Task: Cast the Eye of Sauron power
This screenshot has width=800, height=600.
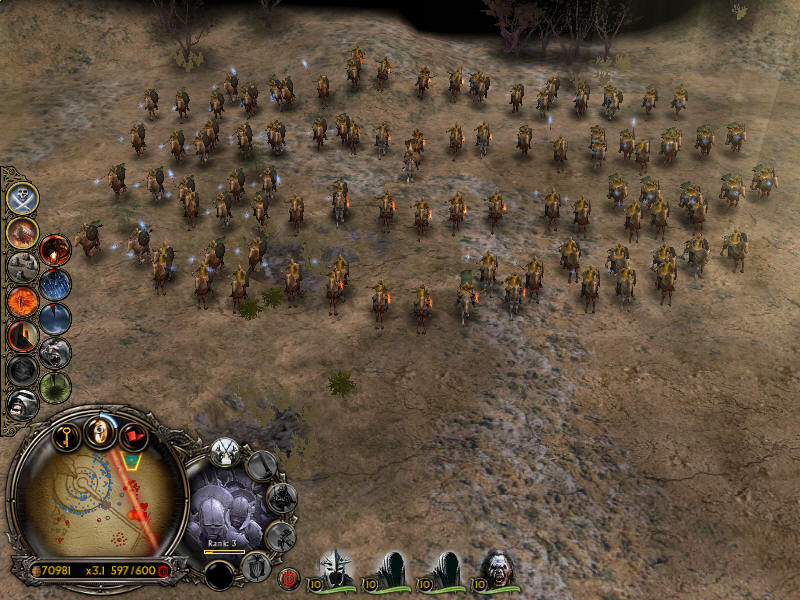Action: click(x=22, y=301)
